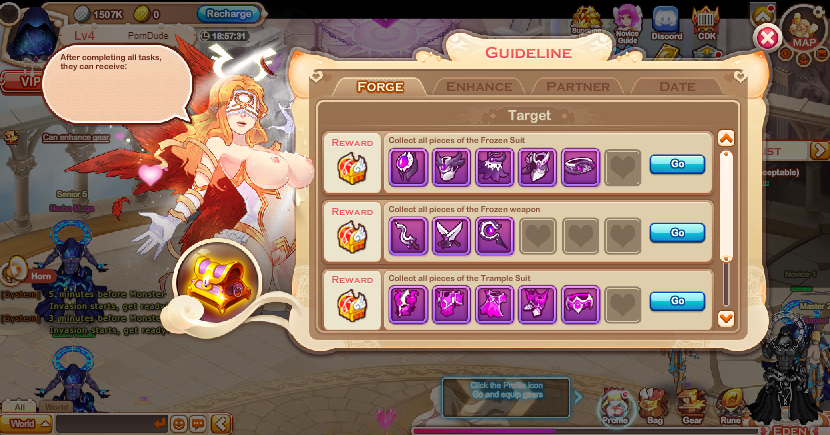This screenshot has width=830, height=435.
Task: Close the Guideline window
Action: tap(767, 39)
